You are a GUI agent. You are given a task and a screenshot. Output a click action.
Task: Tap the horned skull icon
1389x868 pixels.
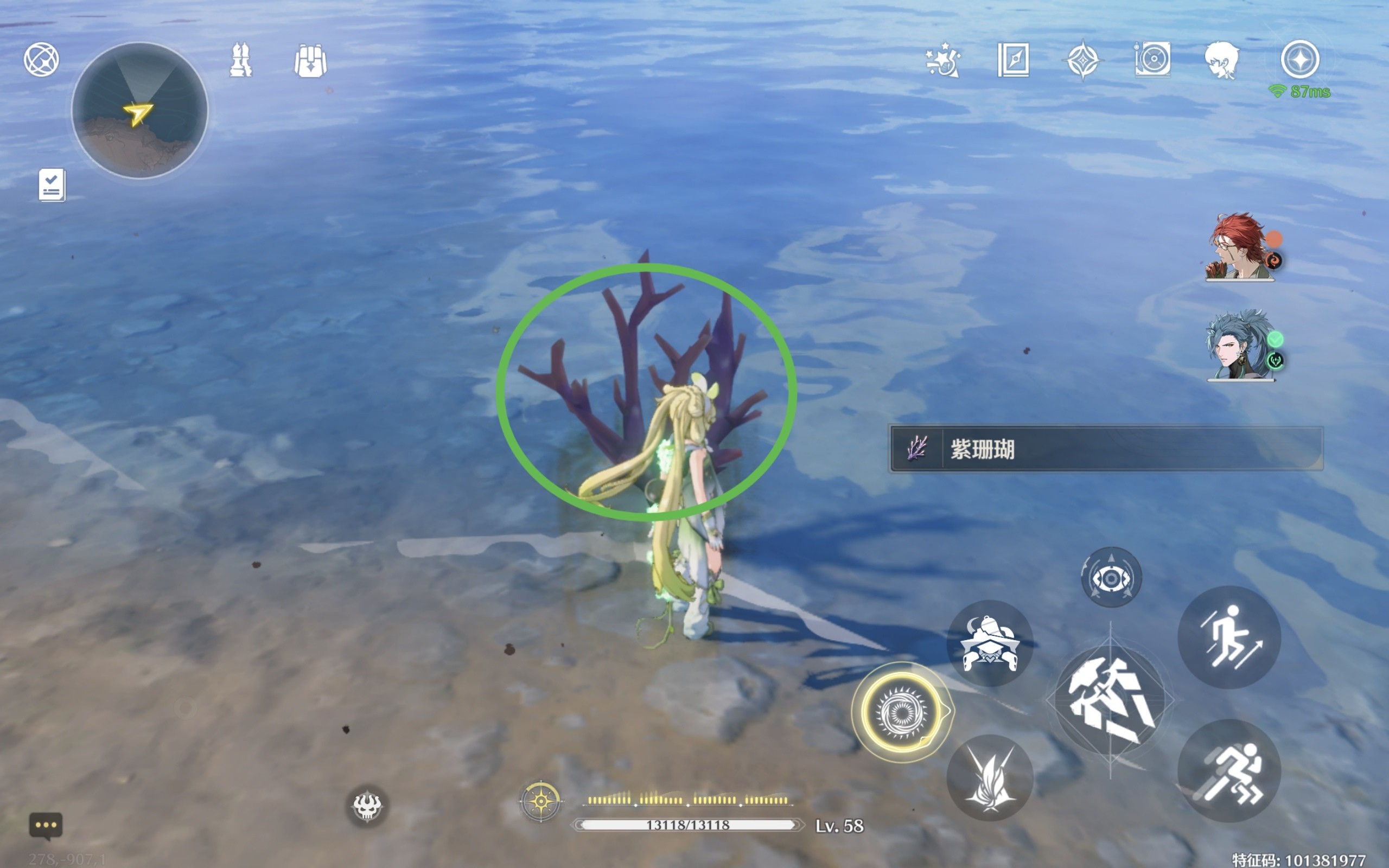pos(367,806)
